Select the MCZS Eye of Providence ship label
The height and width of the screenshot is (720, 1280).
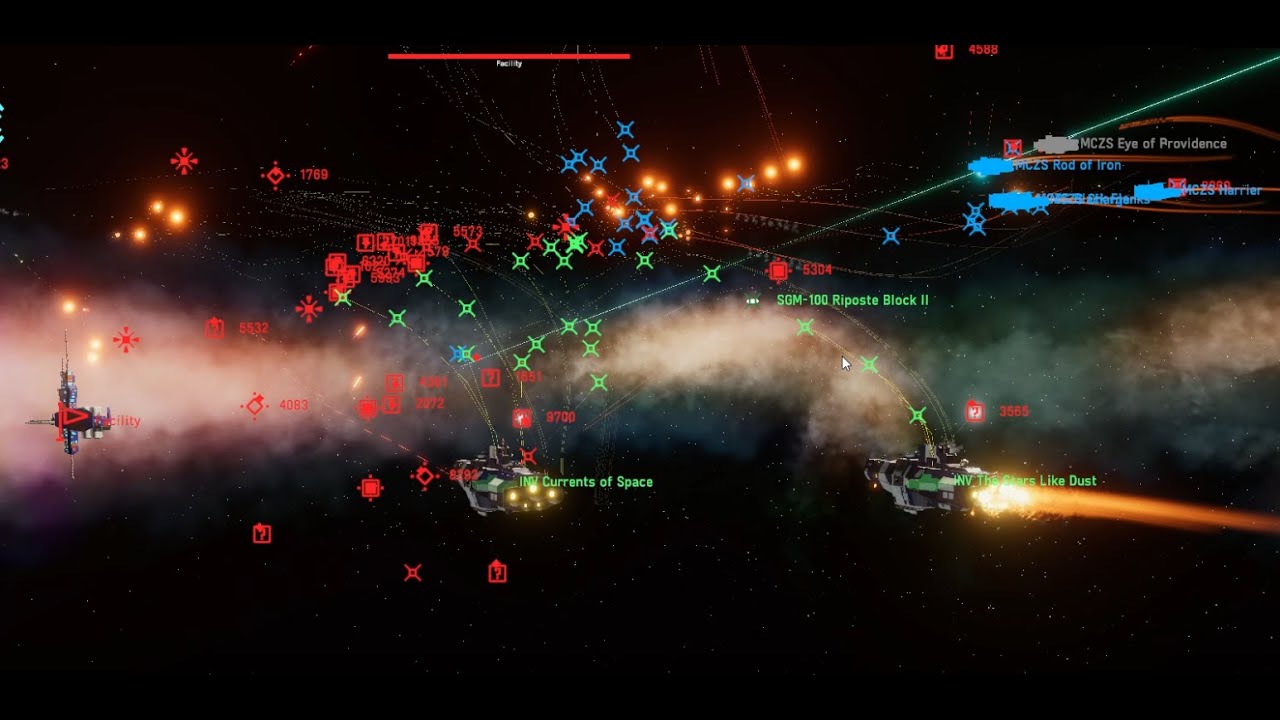[x=1153, y=144]
